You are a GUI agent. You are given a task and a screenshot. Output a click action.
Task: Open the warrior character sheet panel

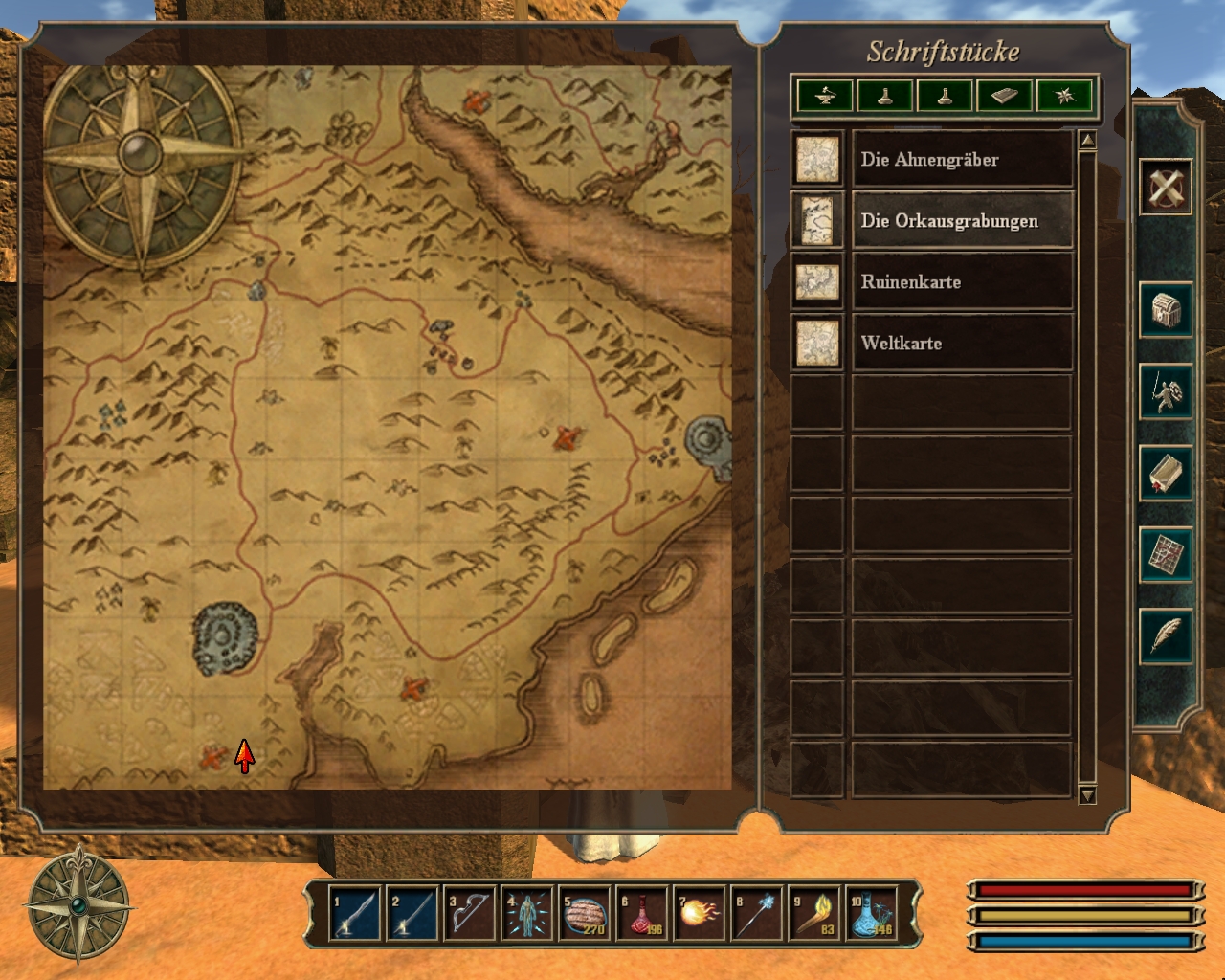click(x=1166, y=391)
